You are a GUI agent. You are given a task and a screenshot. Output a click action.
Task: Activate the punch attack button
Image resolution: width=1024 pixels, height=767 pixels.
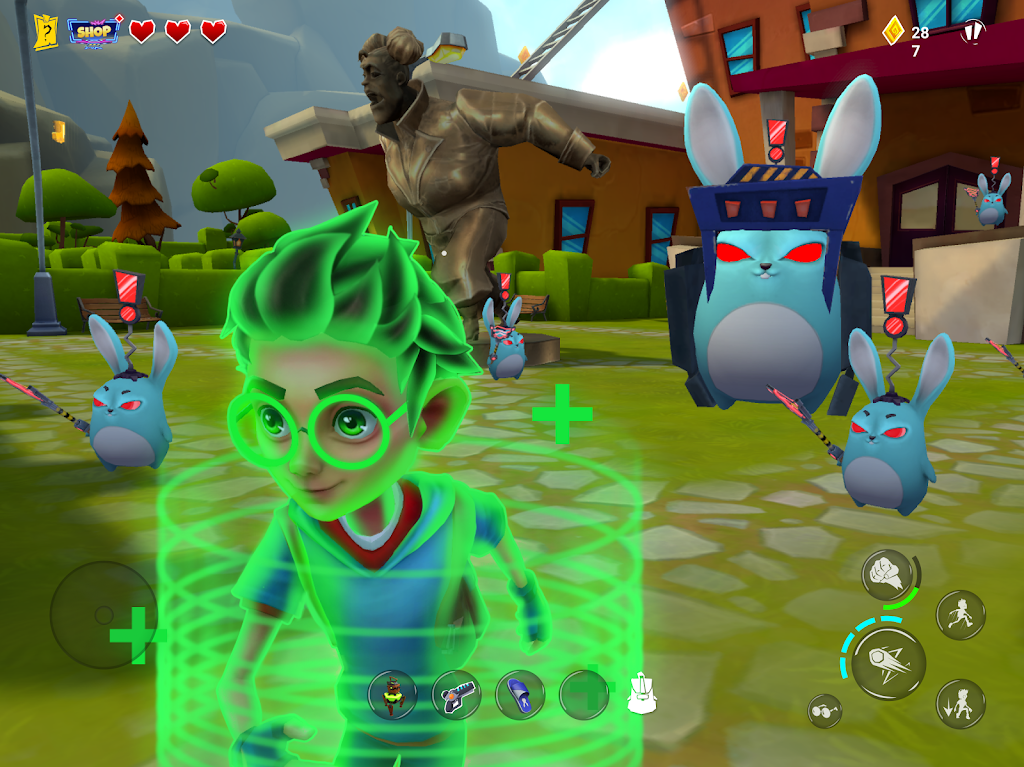886,575
